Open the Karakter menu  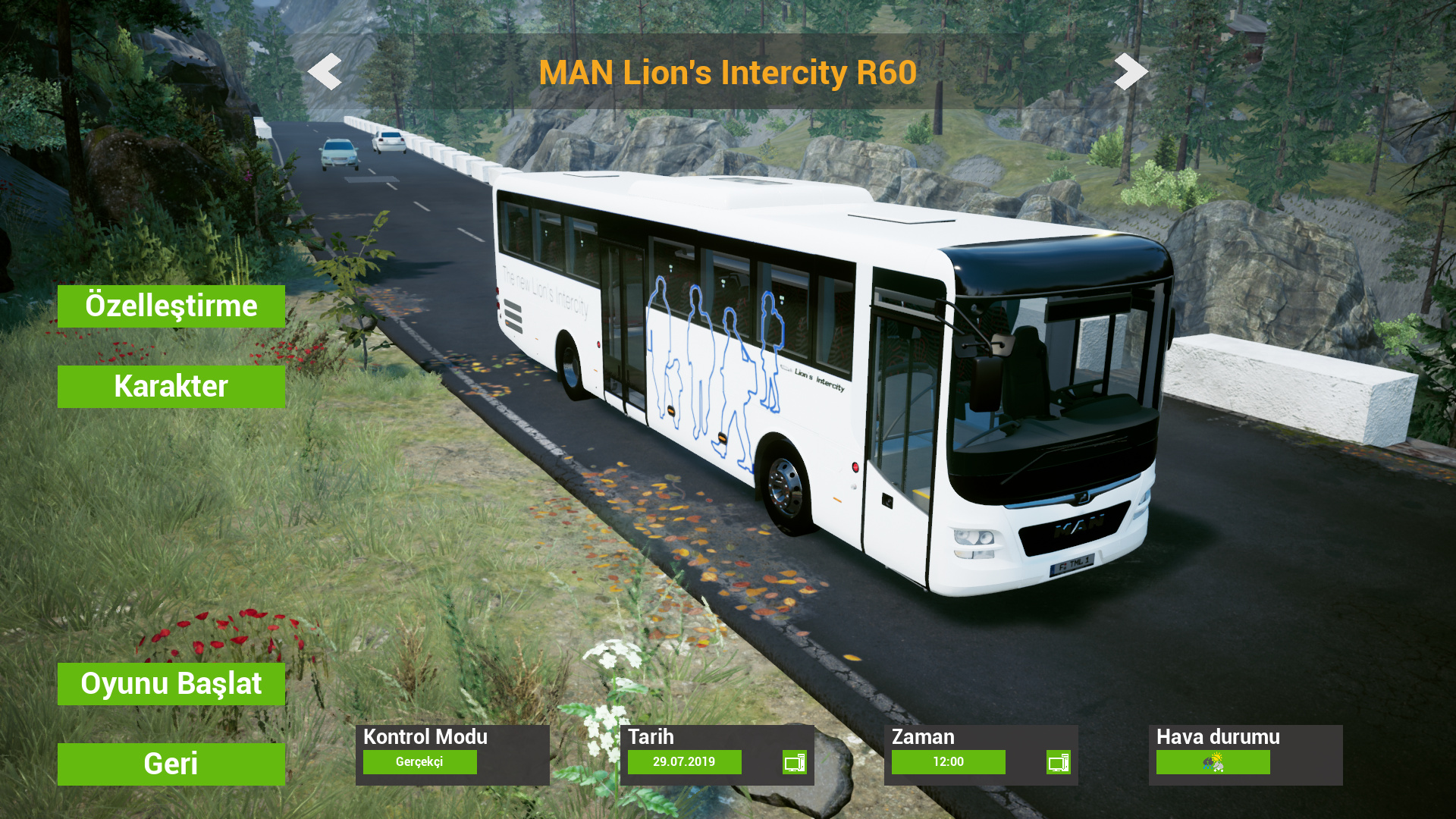point(171,387)
